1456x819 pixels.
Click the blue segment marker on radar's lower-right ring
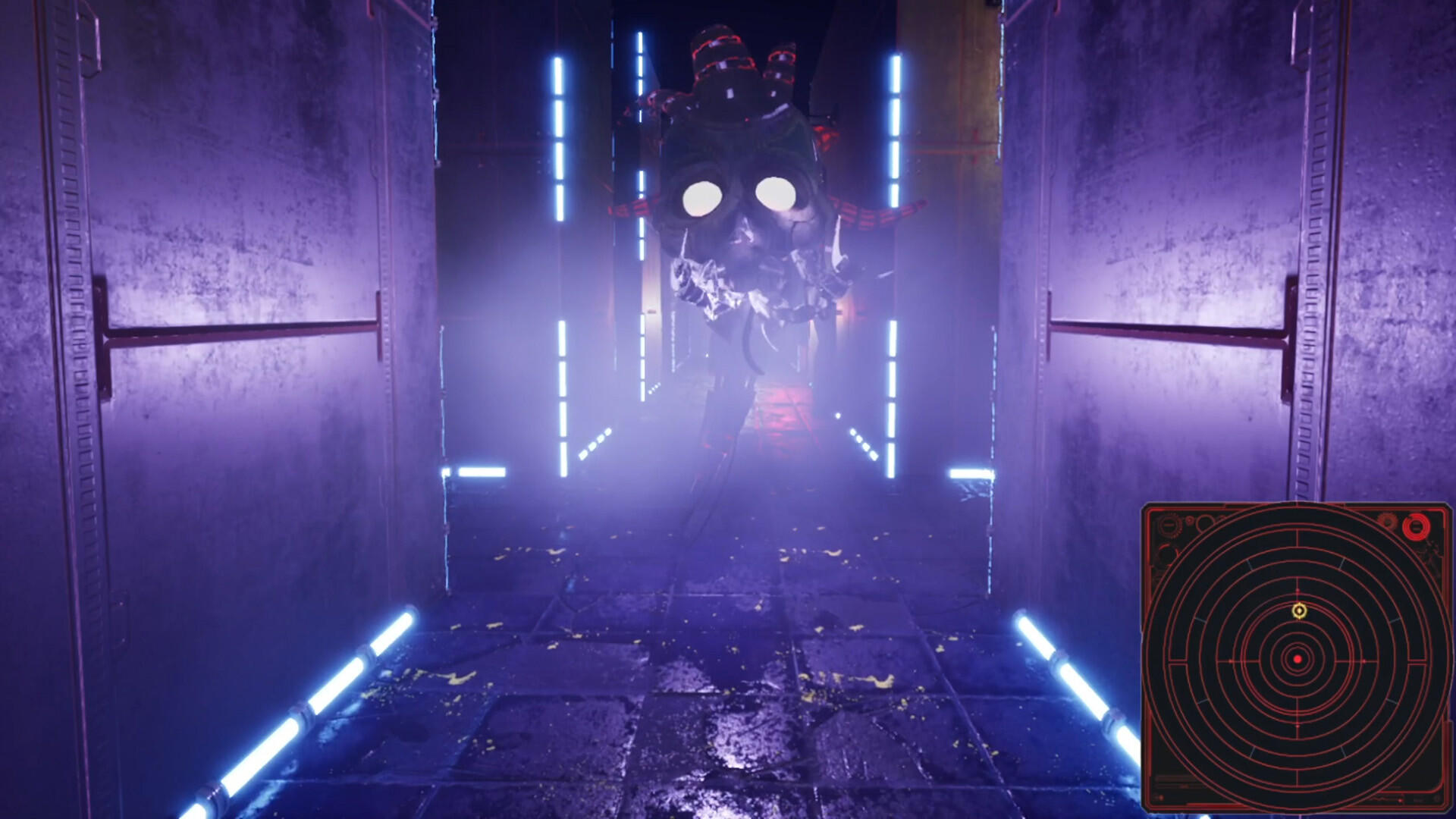1389,701
